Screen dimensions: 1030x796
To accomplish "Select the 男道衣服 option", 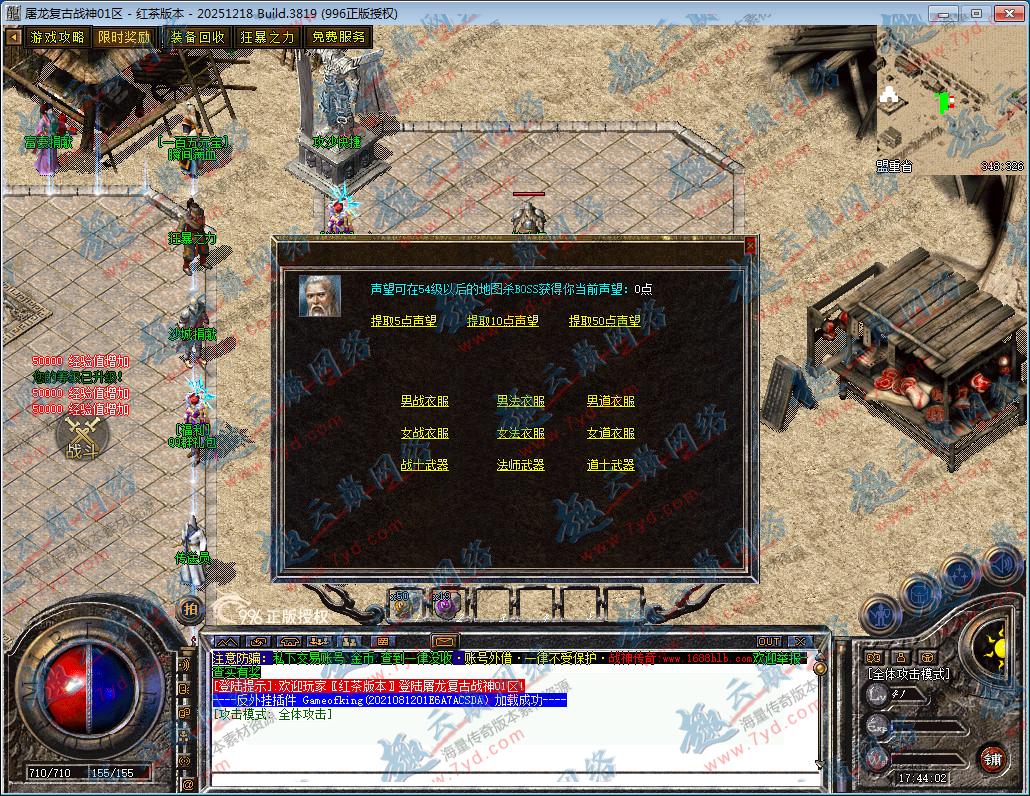I will tap(611, 401).
